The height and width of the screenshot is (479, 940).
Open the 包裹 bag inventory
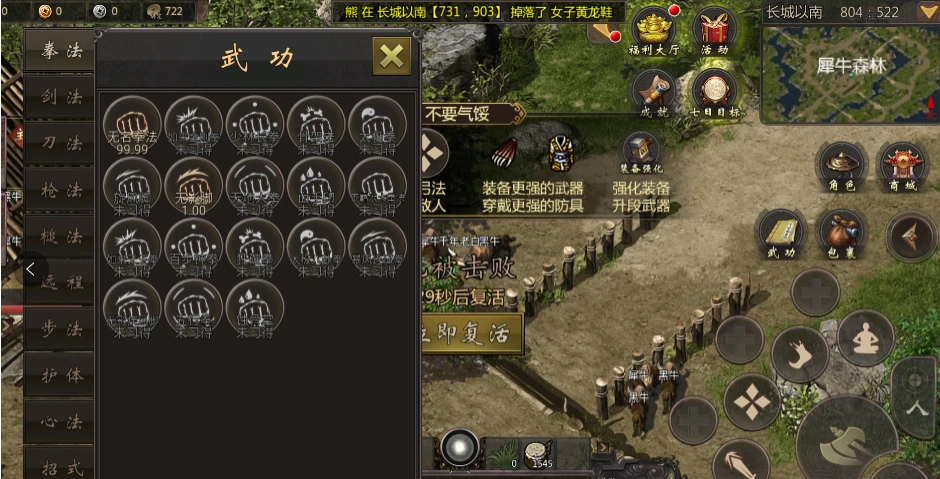(x=840, y=233)
